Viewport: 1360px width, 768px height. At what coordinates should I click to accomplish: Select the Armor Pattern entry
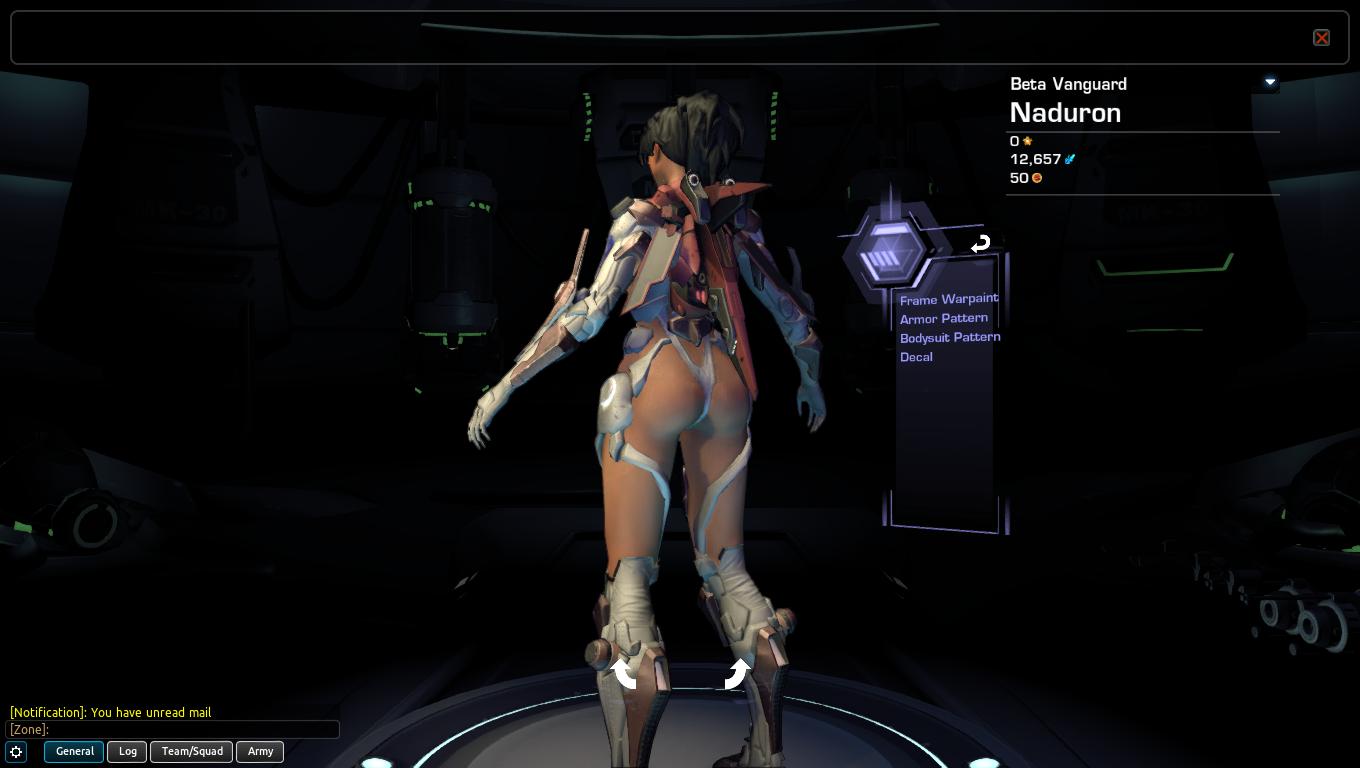coord(943,318)
